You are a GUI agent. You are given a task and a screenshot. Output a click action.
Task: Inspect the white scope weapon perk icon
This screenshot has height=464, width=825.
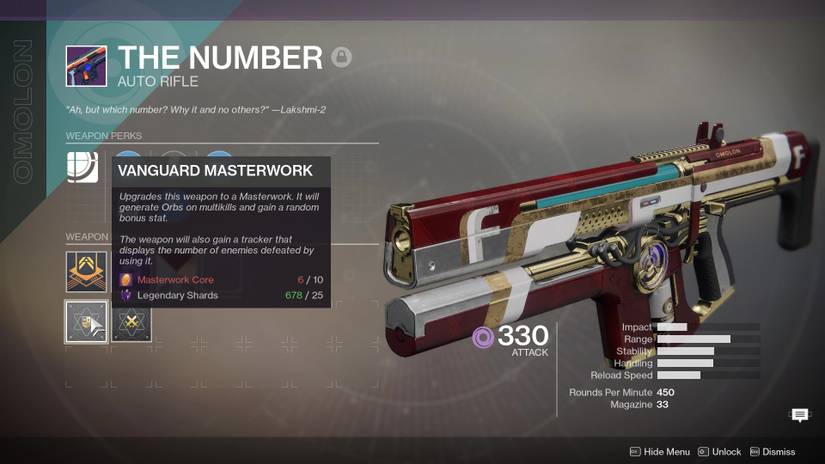[82, 166]
